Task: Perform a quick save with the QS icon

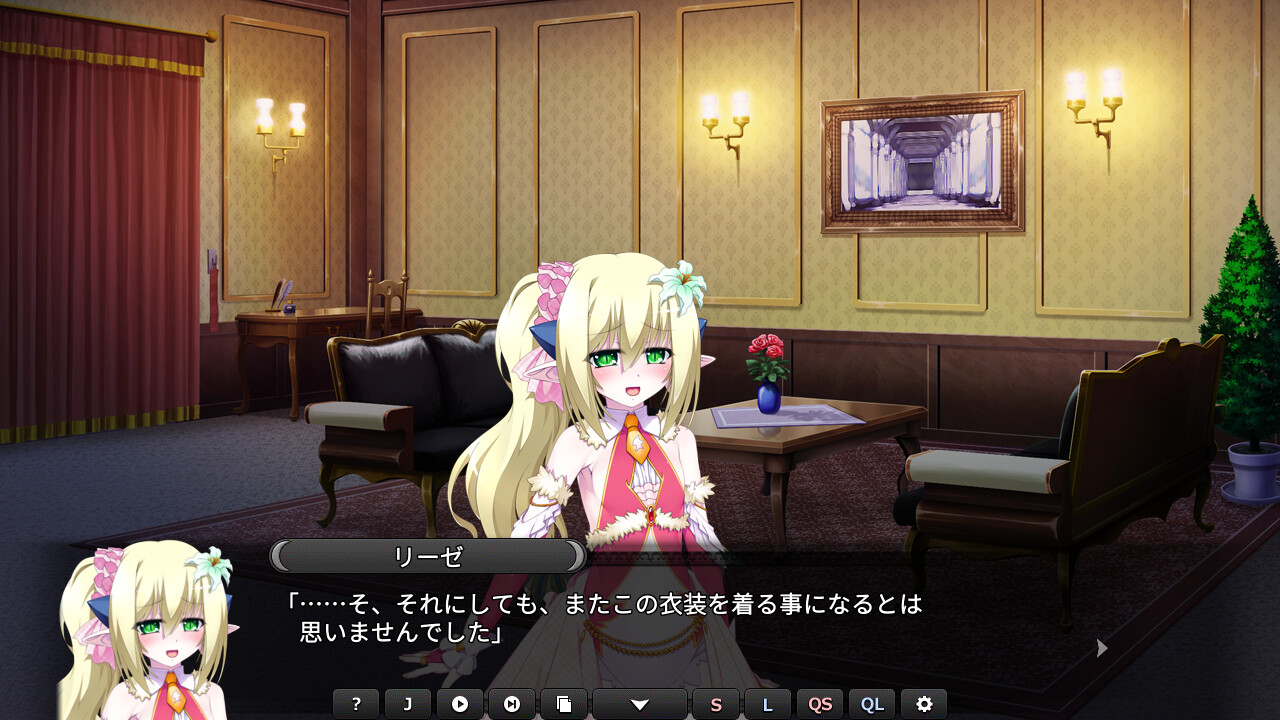Action: click(820, 704)
